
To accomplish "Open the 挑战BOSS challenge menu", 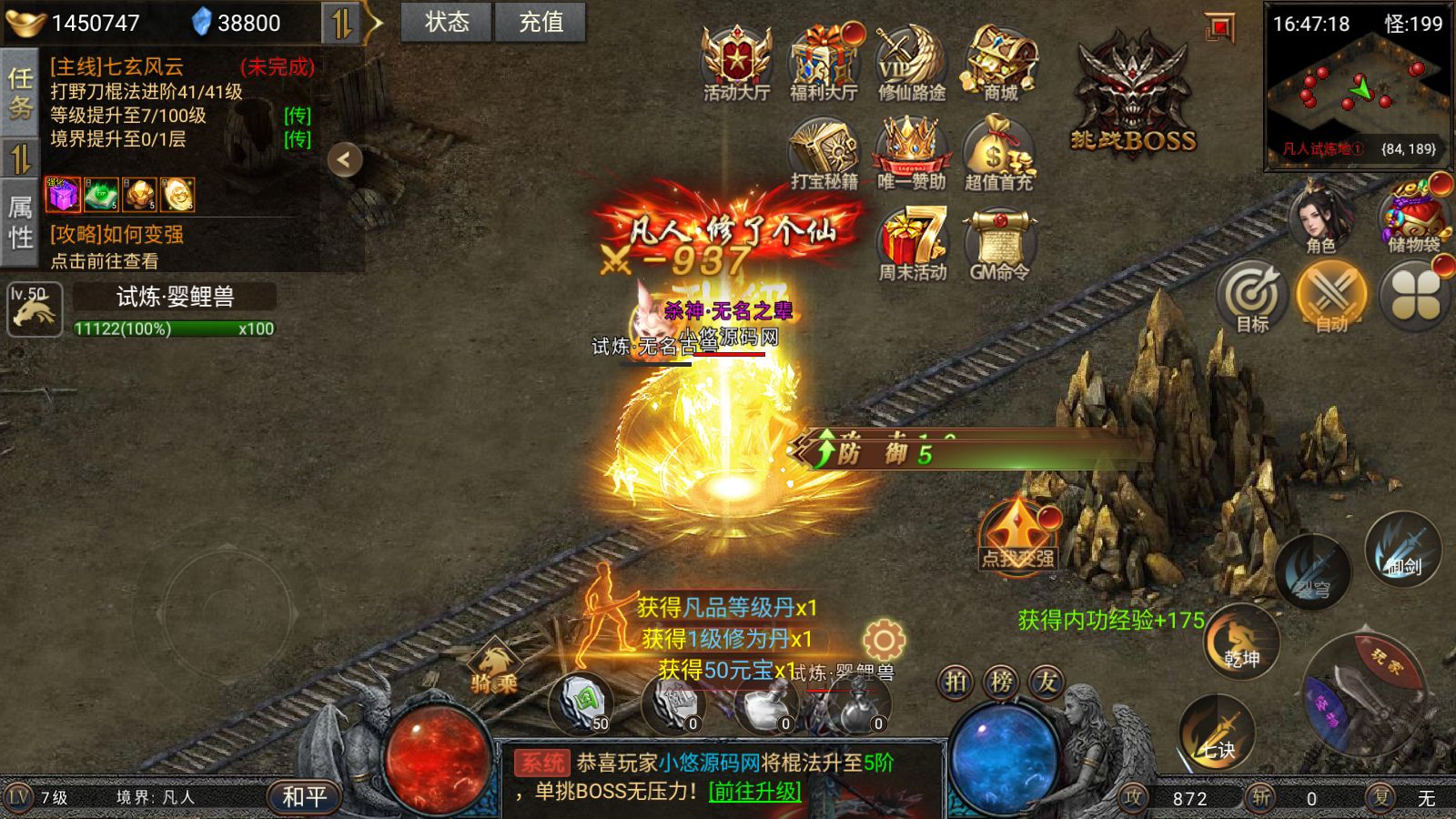I will point(1133,96).
